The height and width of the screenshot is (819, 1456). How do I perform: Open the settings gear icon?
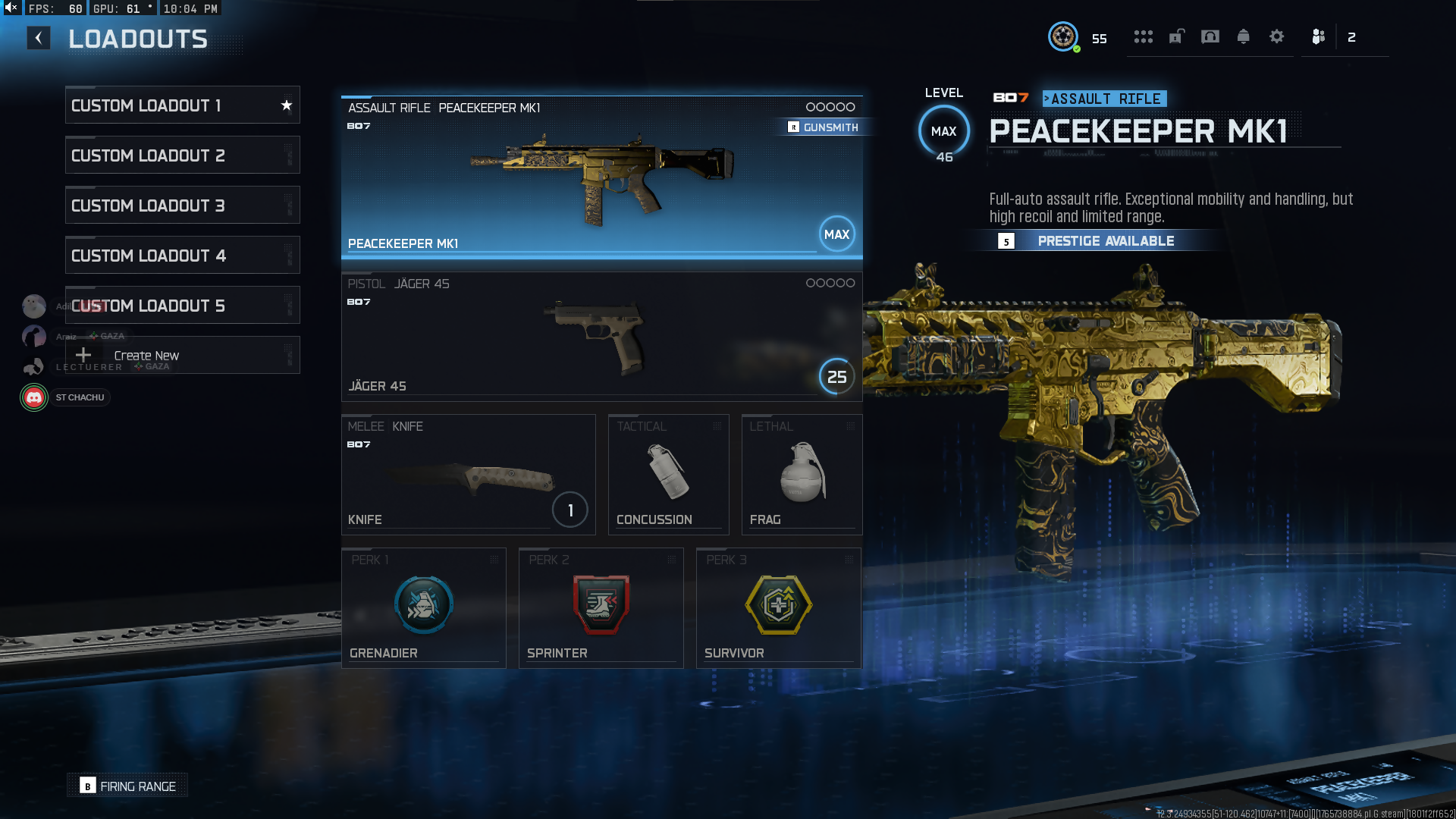coord(1277,37)
